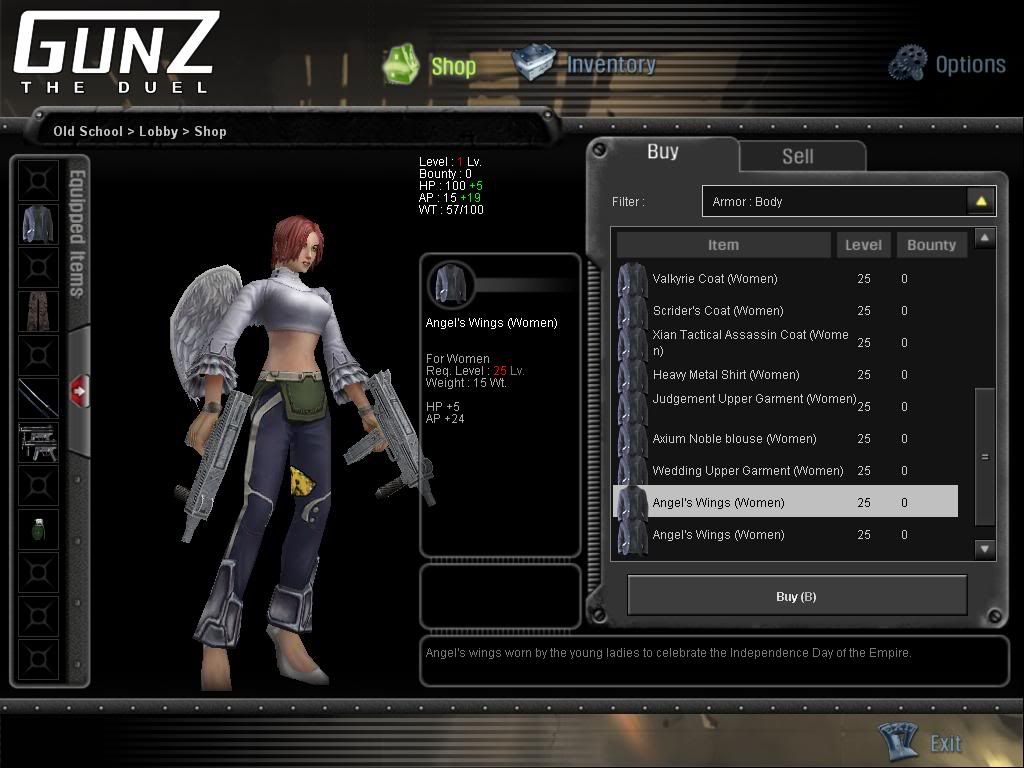Go to the Inventory screen
The image size is (1024, 768).
click(x=586, y=64)
